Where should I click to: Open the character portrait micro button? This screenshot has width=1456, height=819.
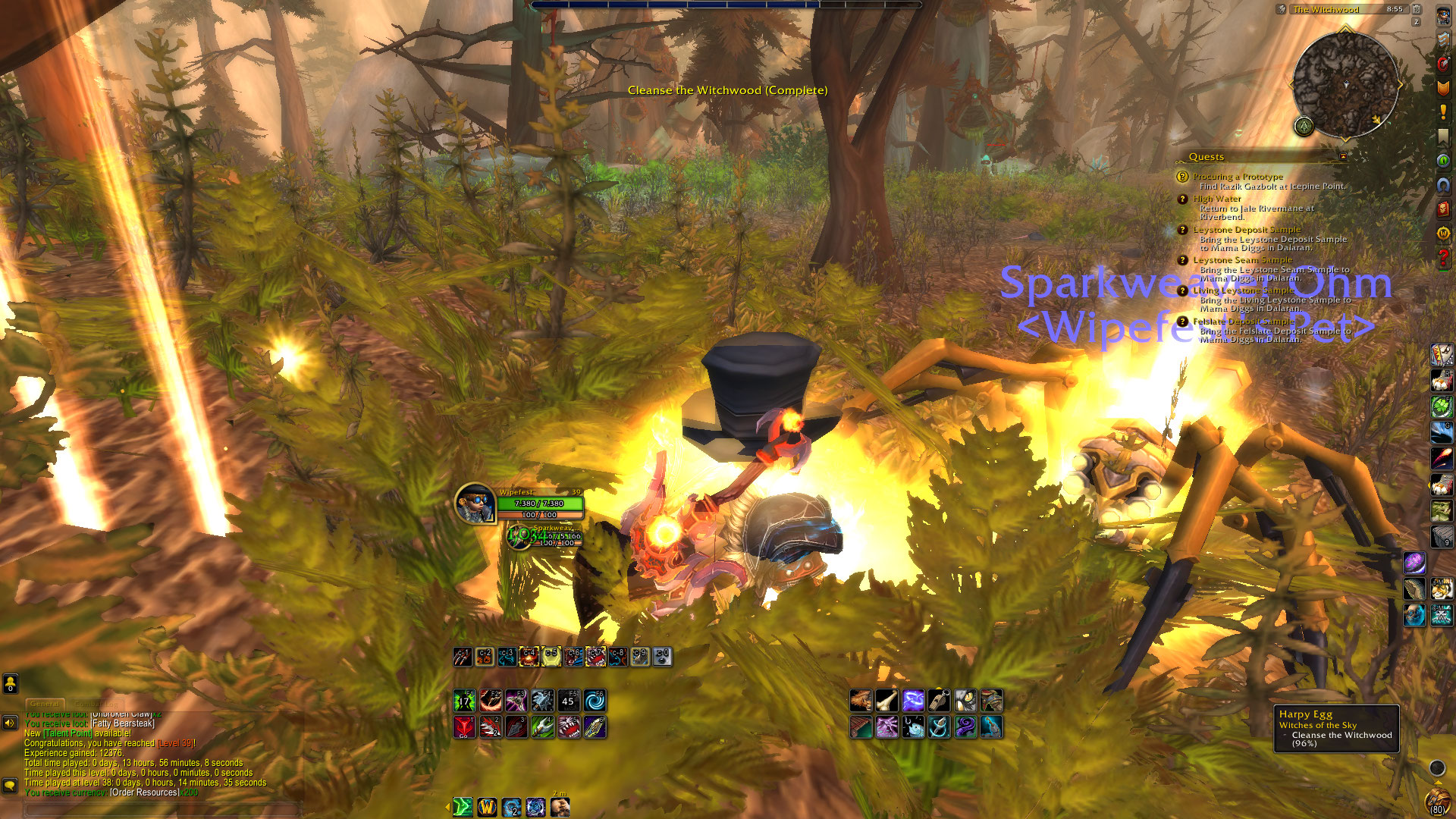coord(1442,16)
